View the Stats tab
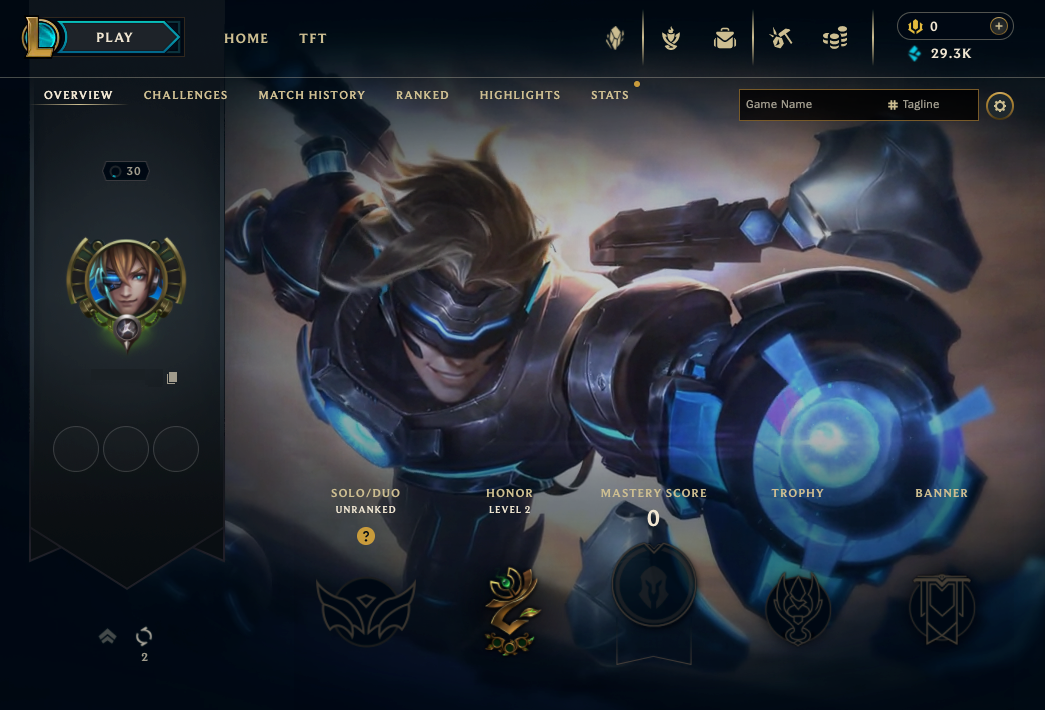 click(x=610, y=95)
